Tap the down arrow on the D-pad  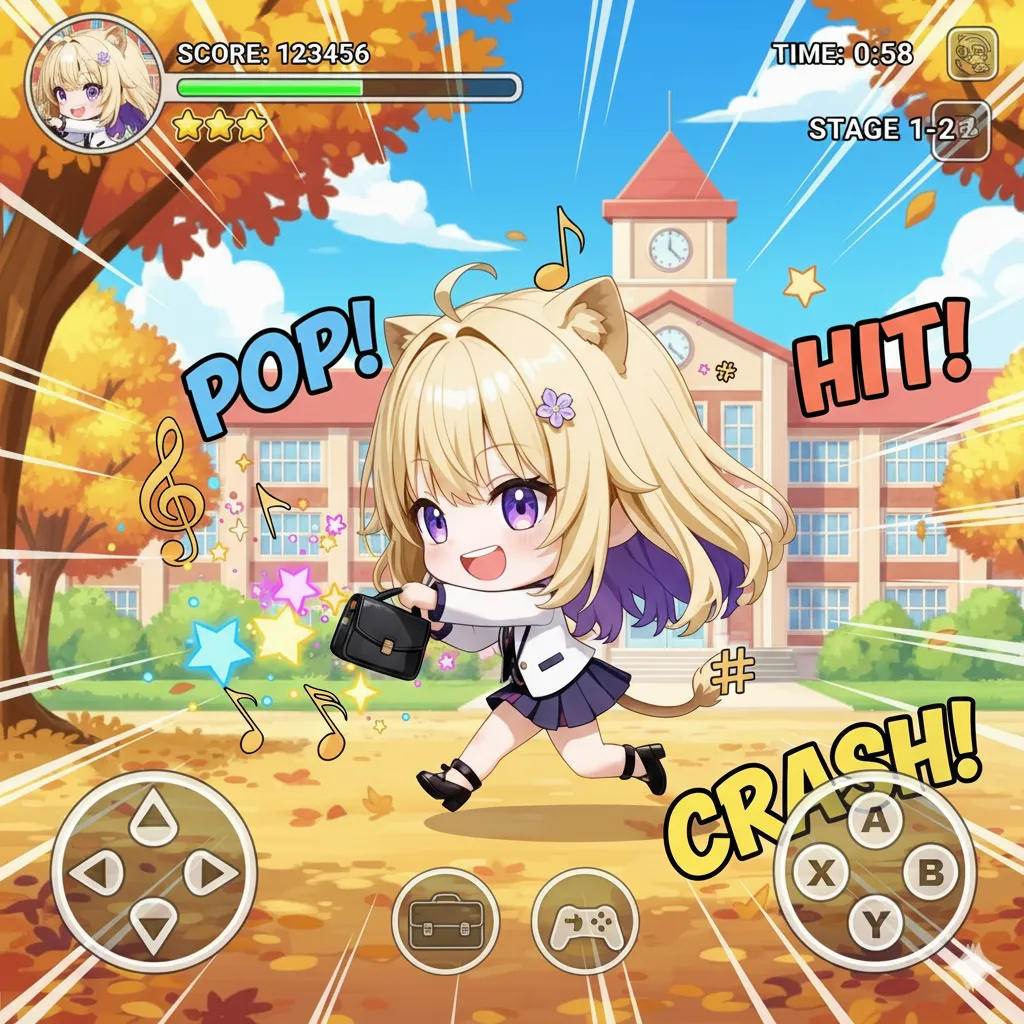point(153,926)
